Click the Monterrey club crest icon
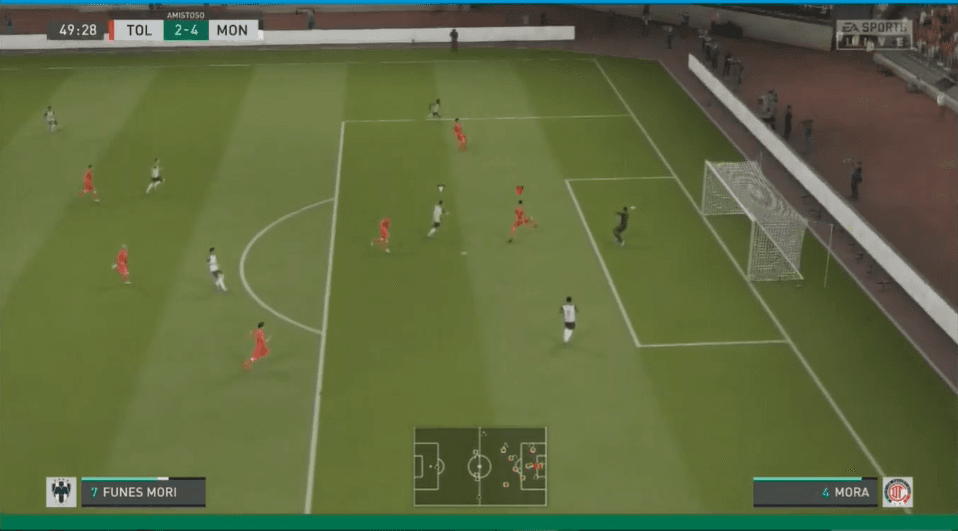958x531 pixels. pyautogui.click(x=61, y=492)
